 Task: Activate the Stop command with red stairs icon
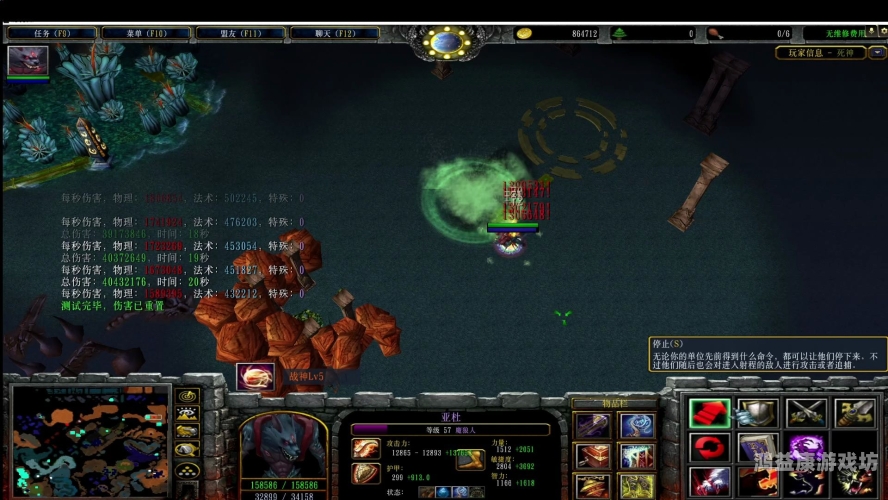coord(709,413)
